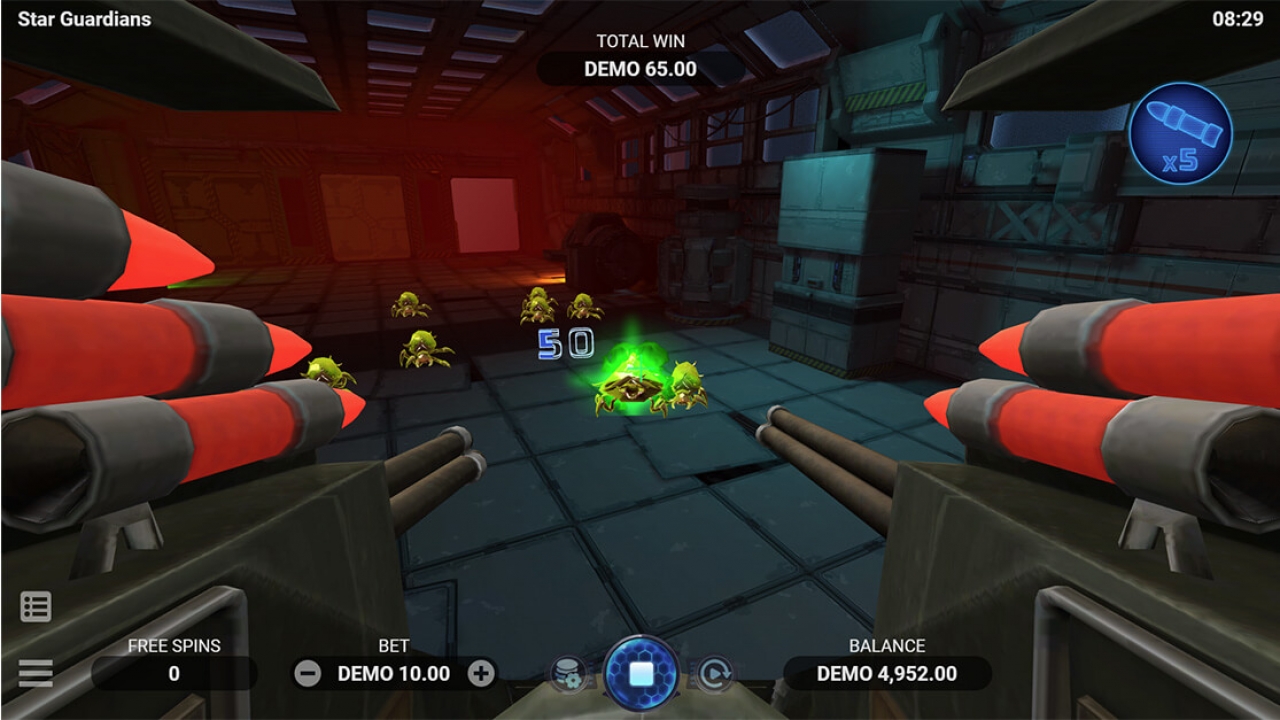Decrease the bet with the minus button
The width and height of the screenshot is (1280, 720).
coord(308,673)
